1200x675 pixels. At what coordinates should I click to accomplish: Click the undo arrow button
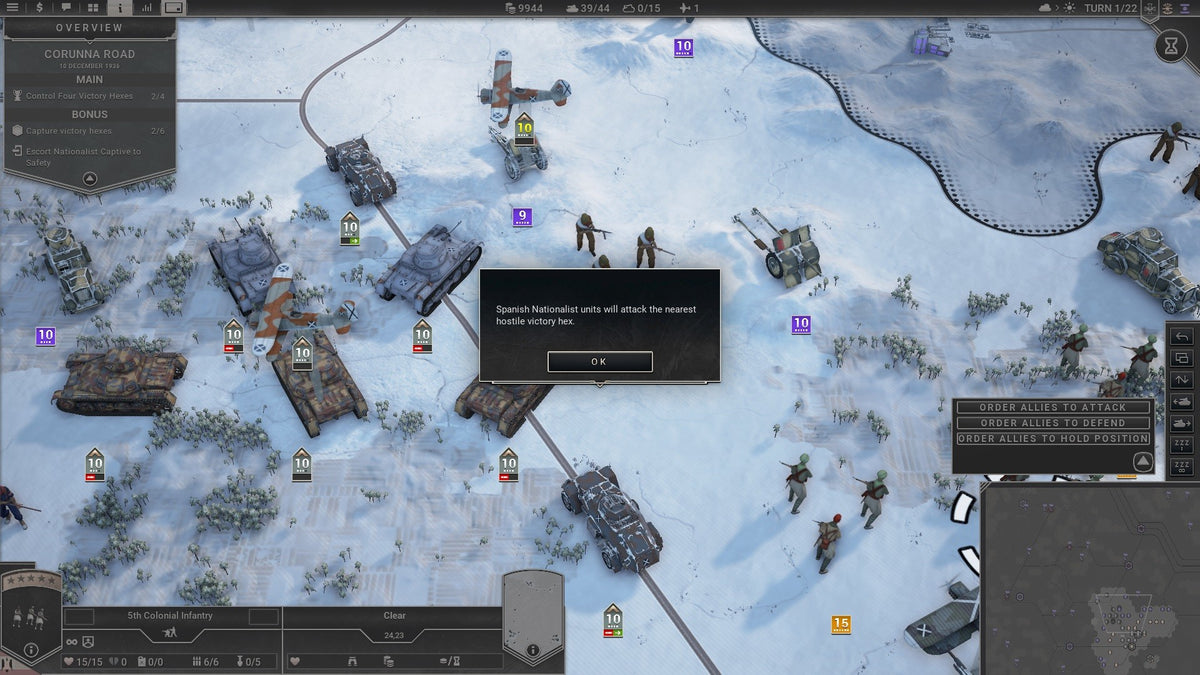pos(1181,337)
